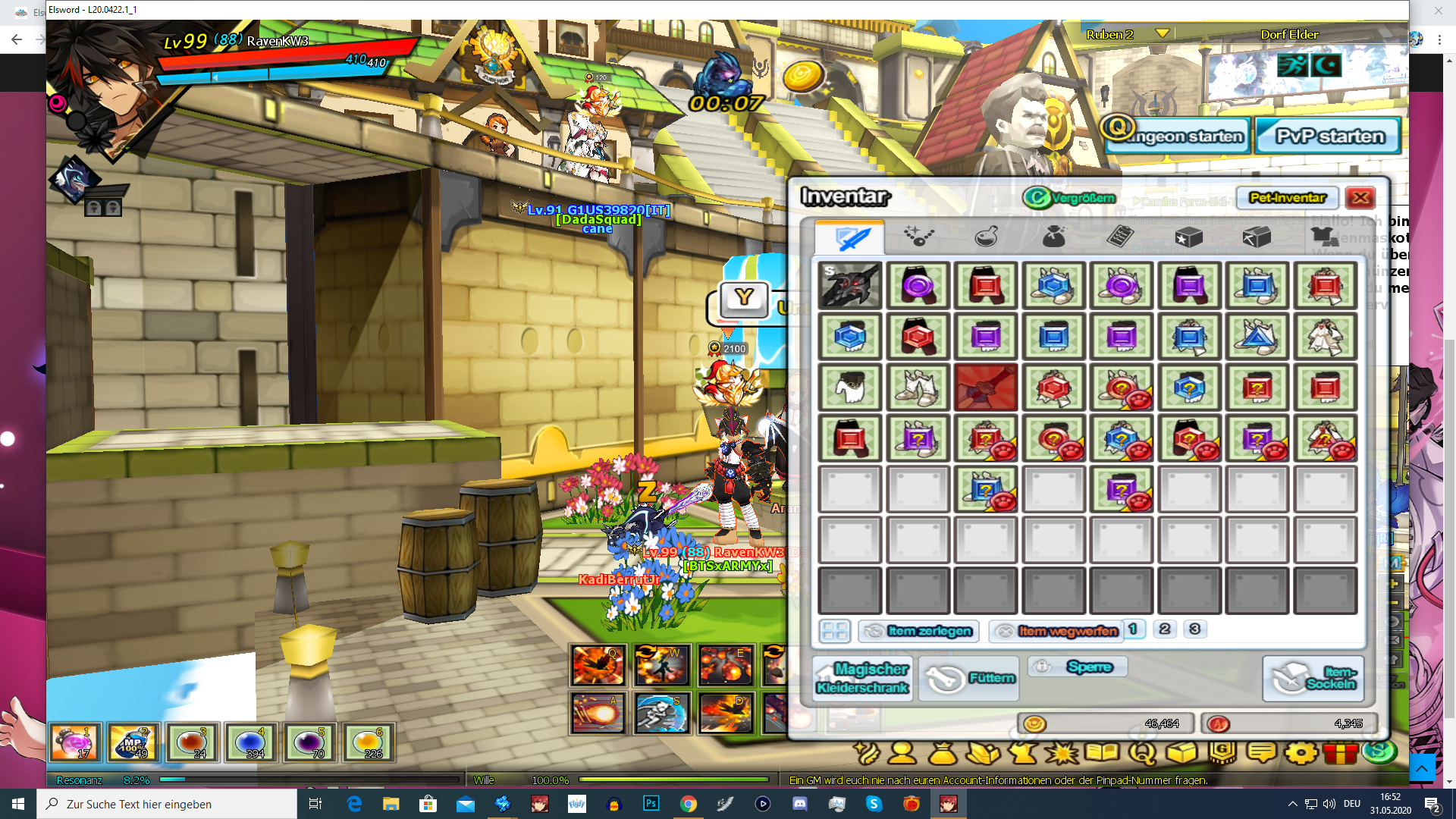
Task: Open the Magischer Kleiderschrank
Action: click(x=862, y=678)
